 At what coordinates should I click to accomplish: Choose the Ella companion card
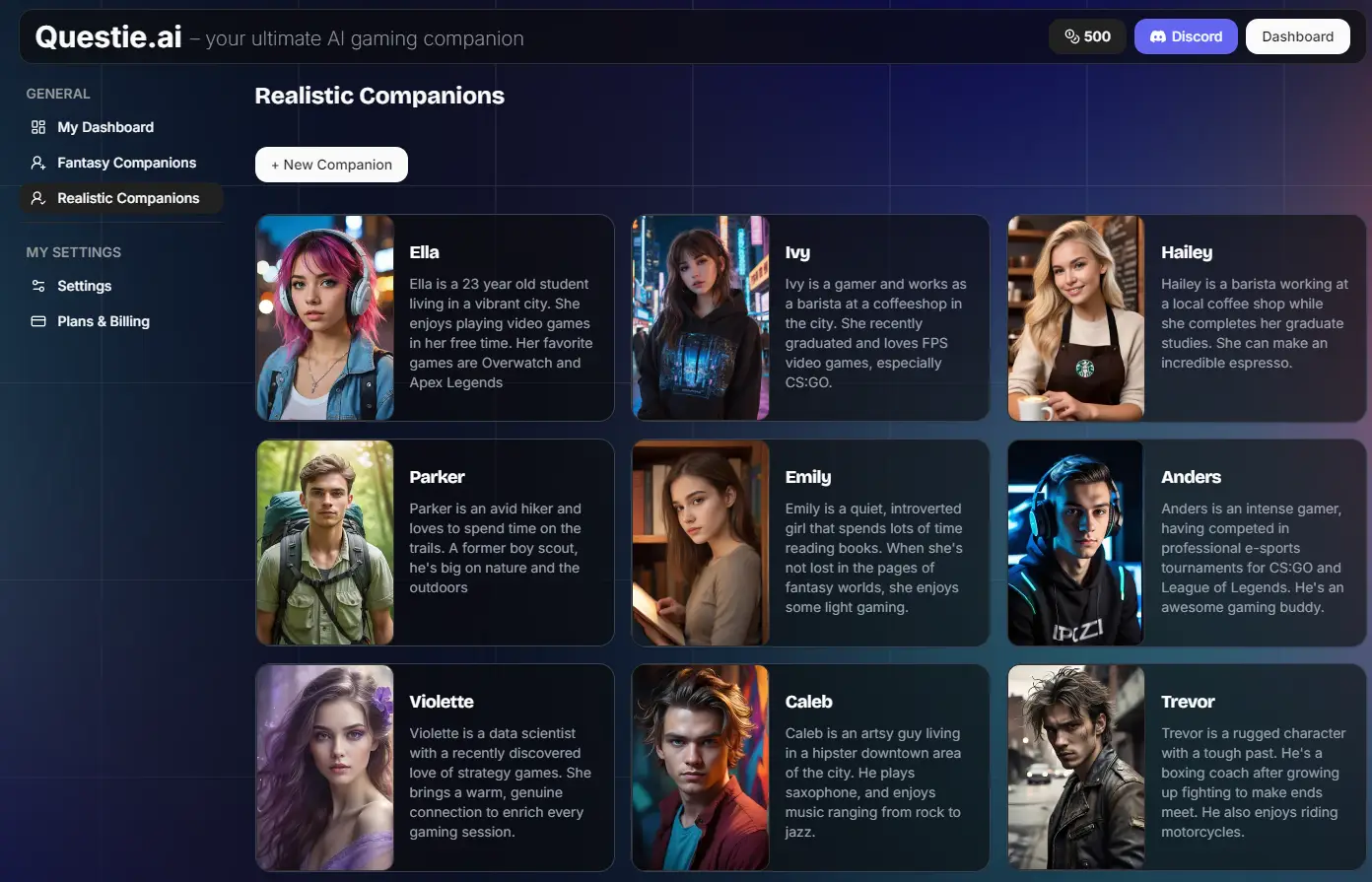(435, 318)
